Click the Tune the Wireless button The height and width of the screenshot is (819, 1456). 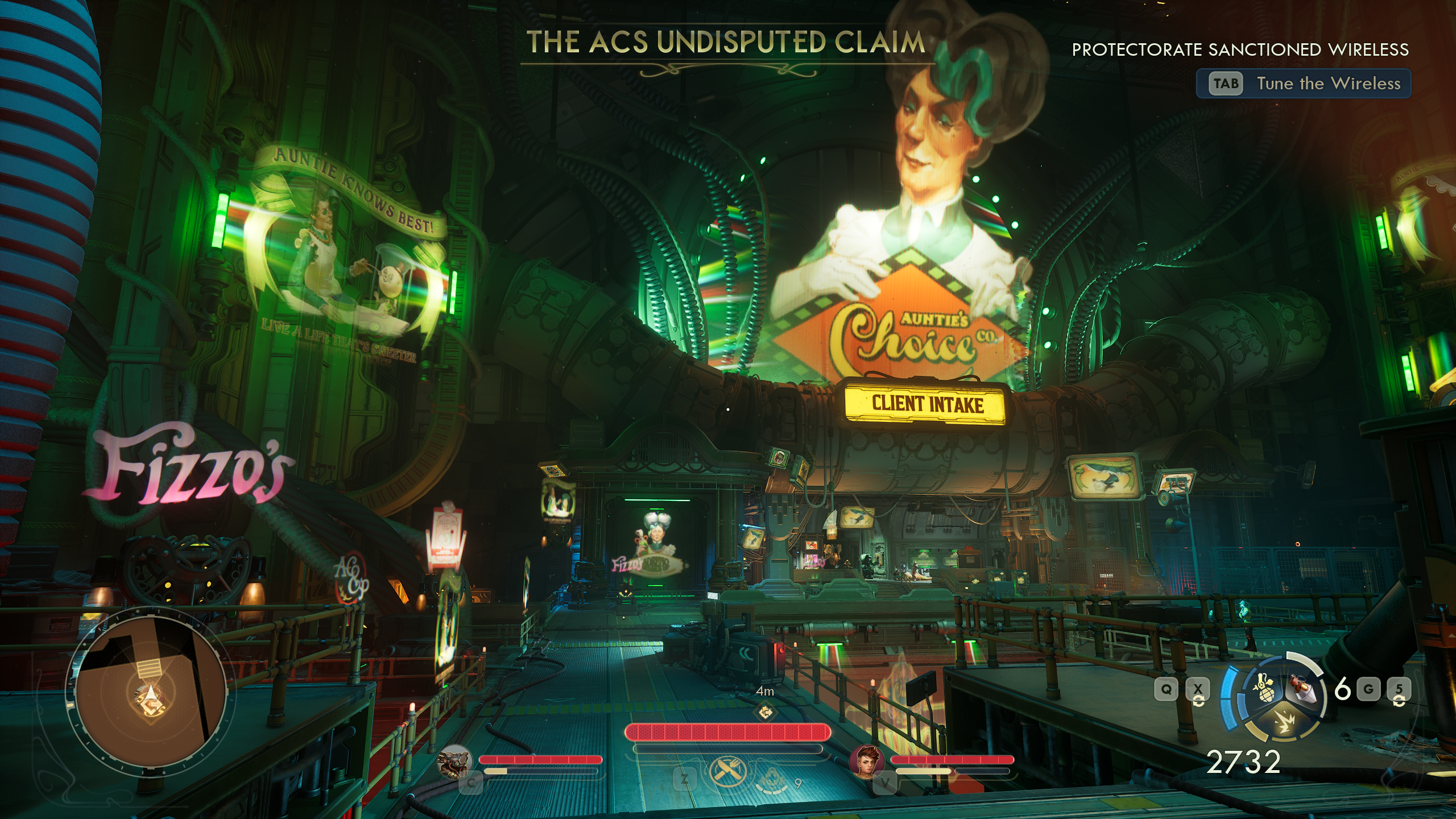click(1304, 84)
